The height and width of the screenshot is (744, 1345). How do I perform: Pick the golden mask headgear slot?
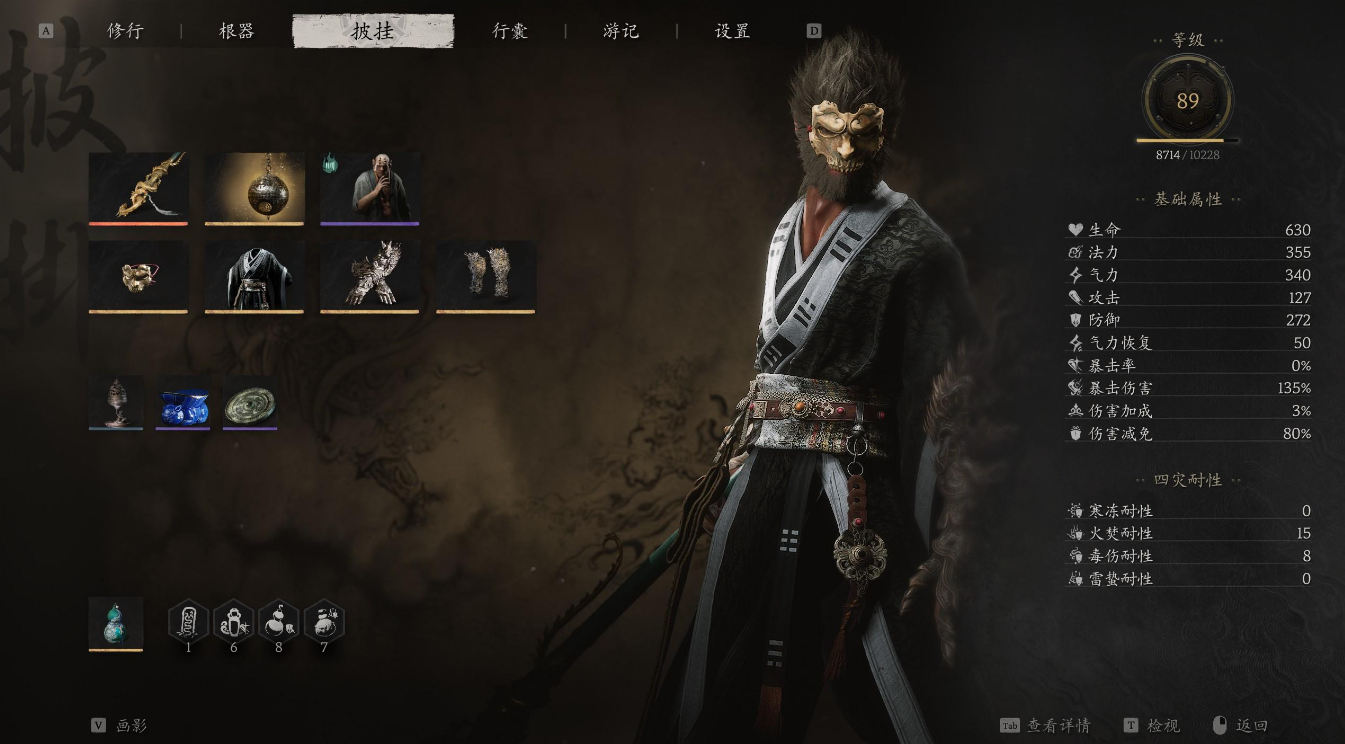[138, 275]
